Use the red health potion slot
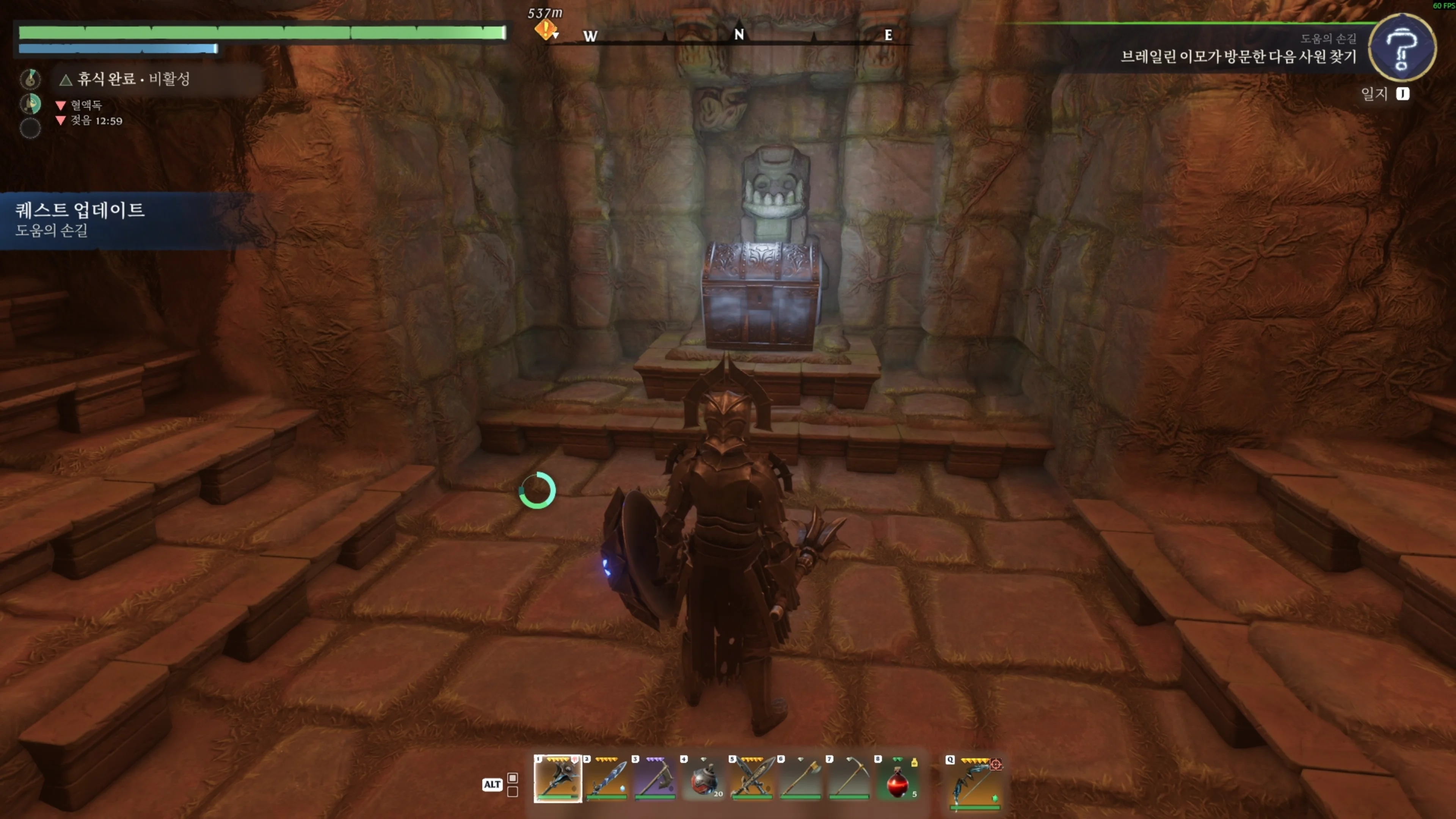Screen dimensions: 1456x819 coord(897,779)
